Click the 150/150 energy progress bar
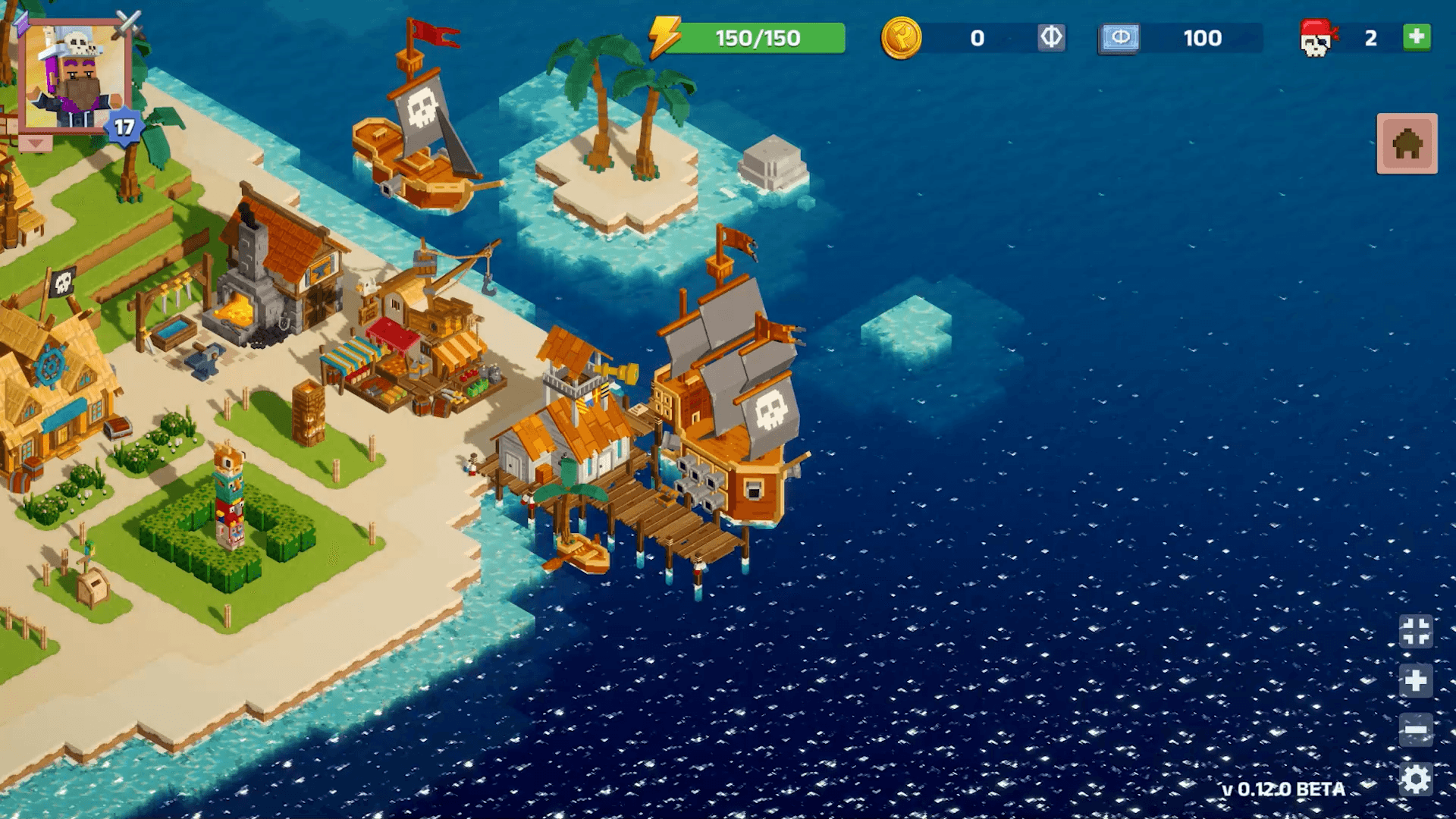The width and height of the screenshot is (1456, 819). (758, 36)
